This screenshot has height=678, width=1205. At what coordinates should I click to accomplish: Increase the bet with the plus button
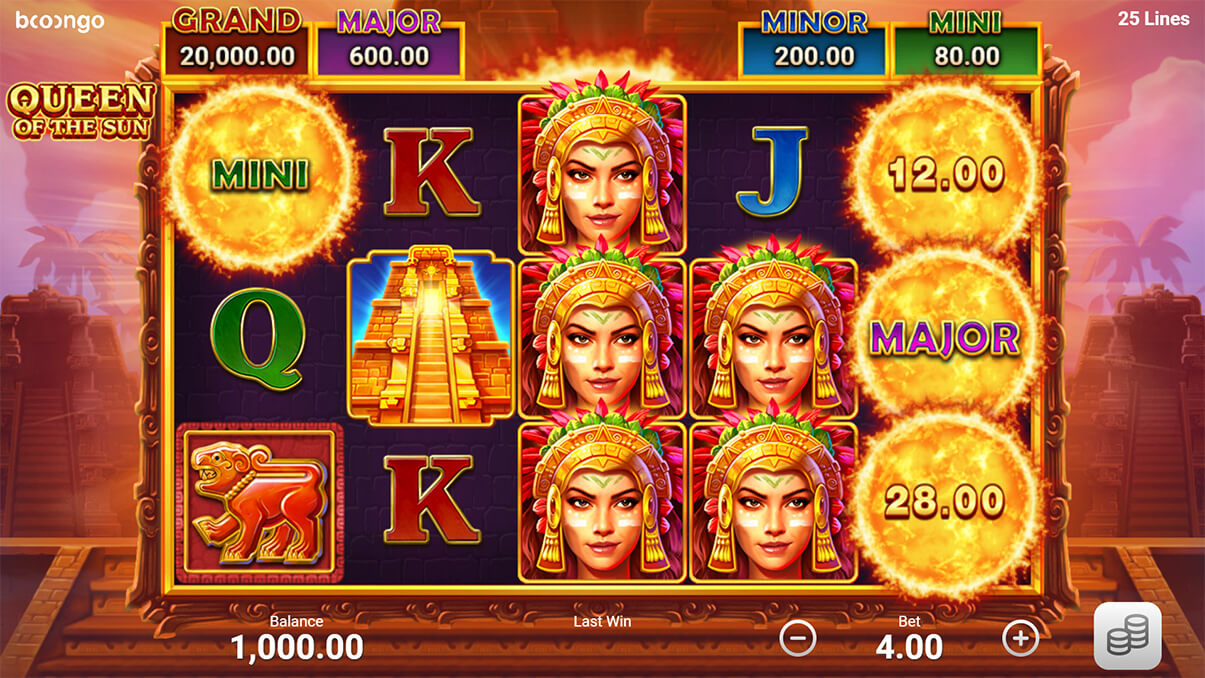pos(1021,637)
